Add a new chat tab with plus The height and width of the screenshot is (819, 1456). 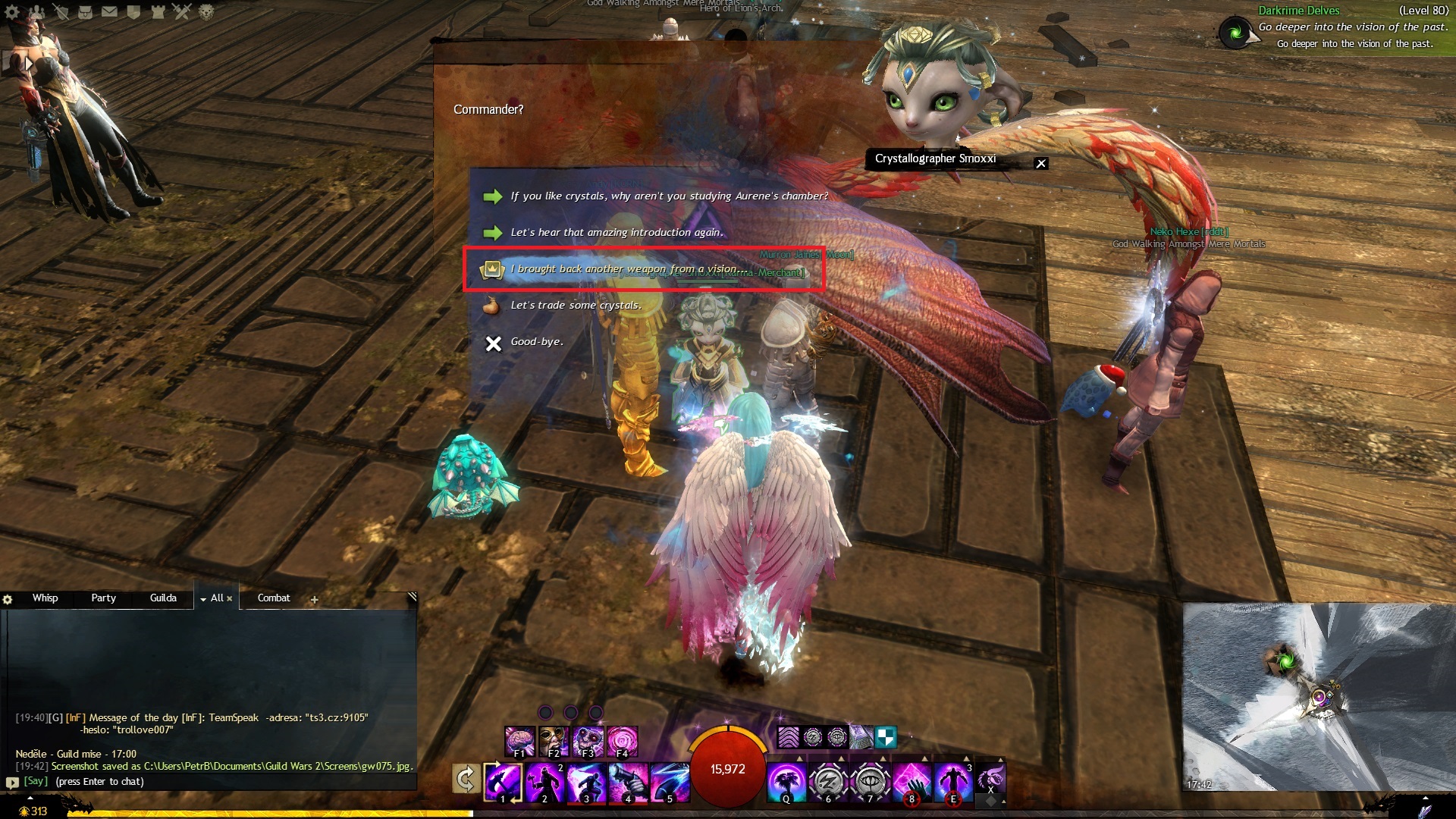pos(314,600)
